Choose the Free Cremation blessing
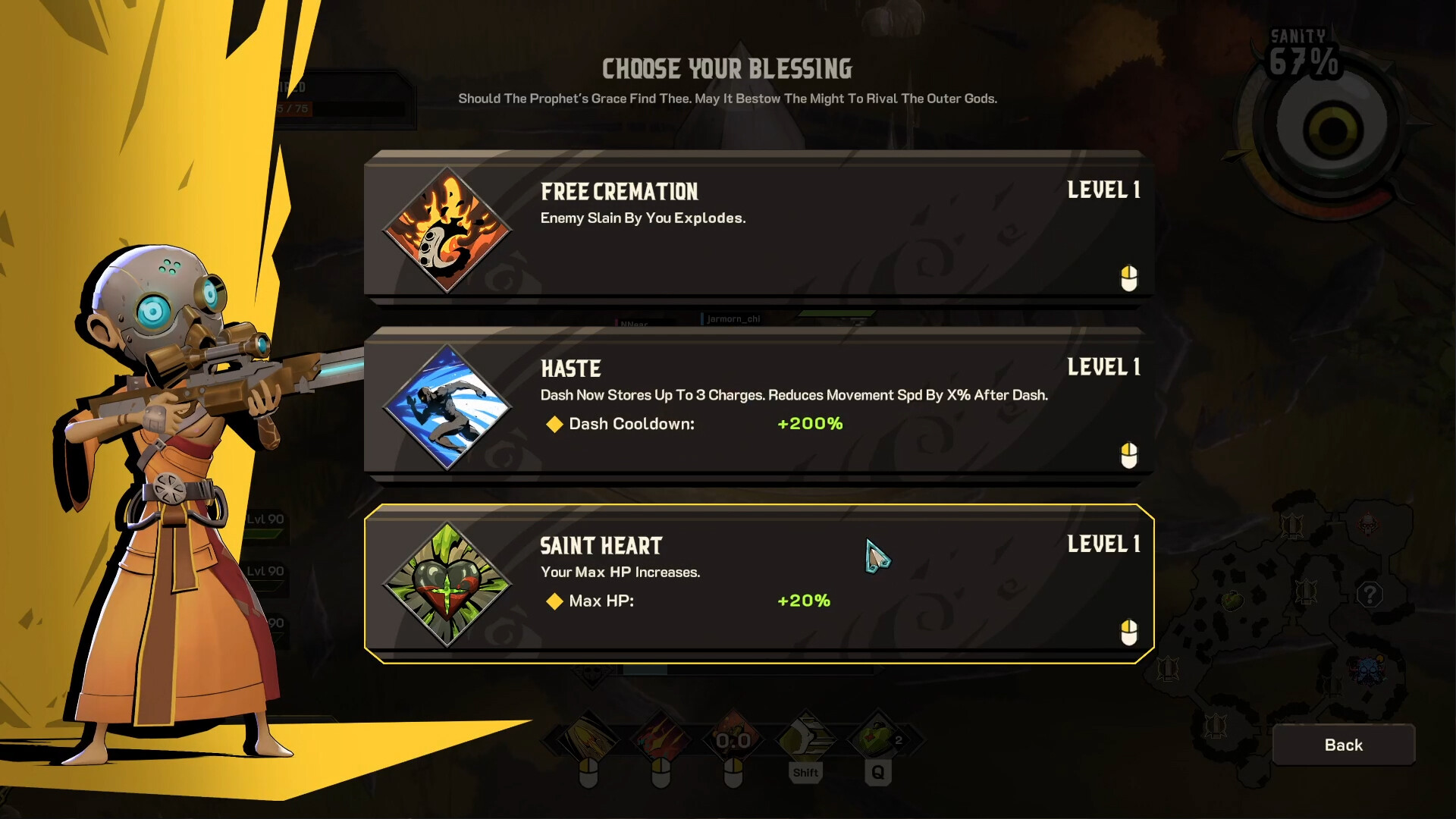 click(758, 227)
